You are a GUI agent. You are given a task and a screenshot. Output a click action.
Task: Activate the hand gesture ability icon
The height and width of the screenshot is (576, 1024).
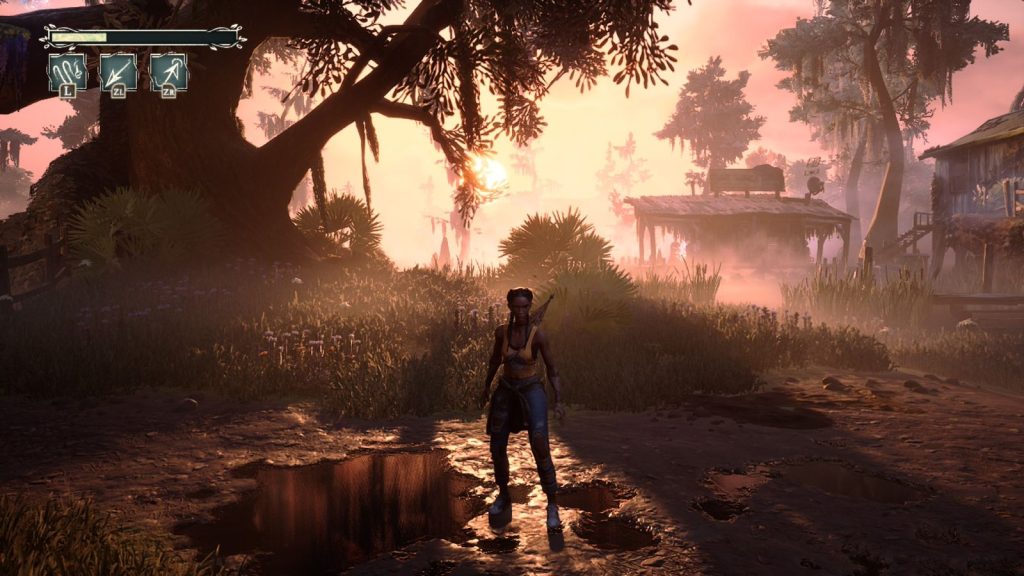[67, 71]
